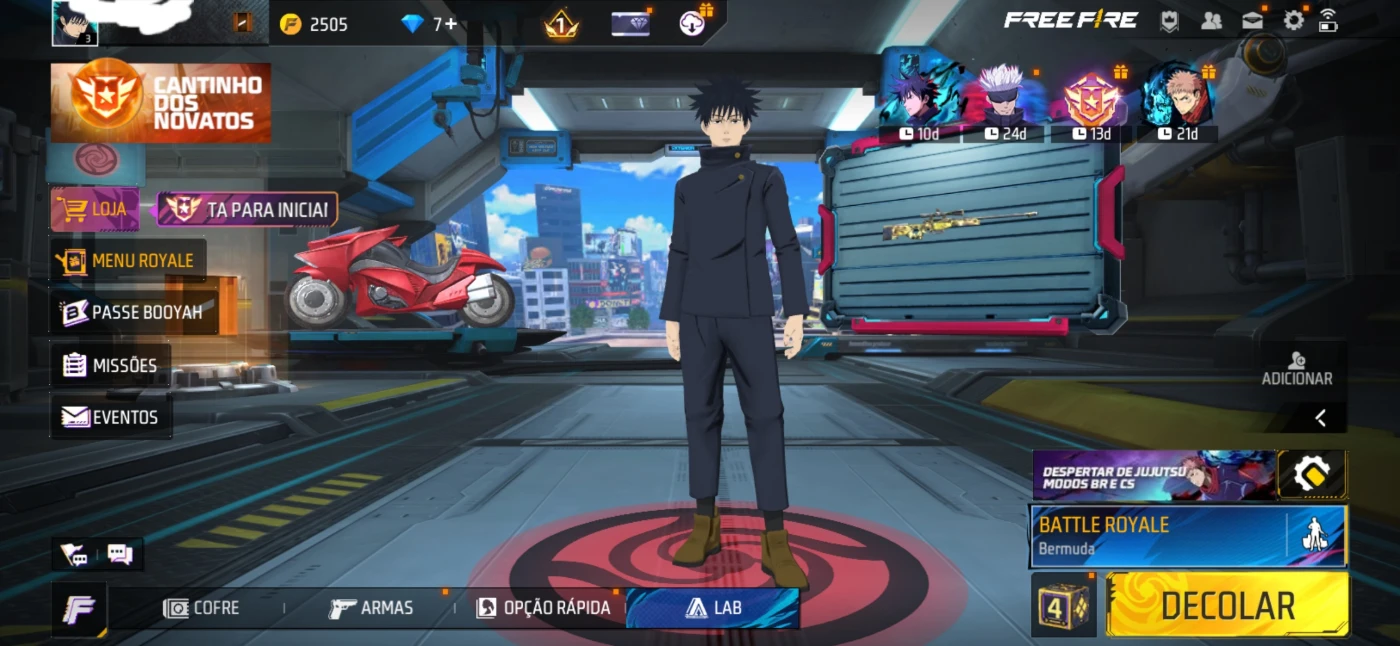The width and height of the screenshot is (1400, 646).
Task: Select the Opção Rápida tab
Action: 543,608
